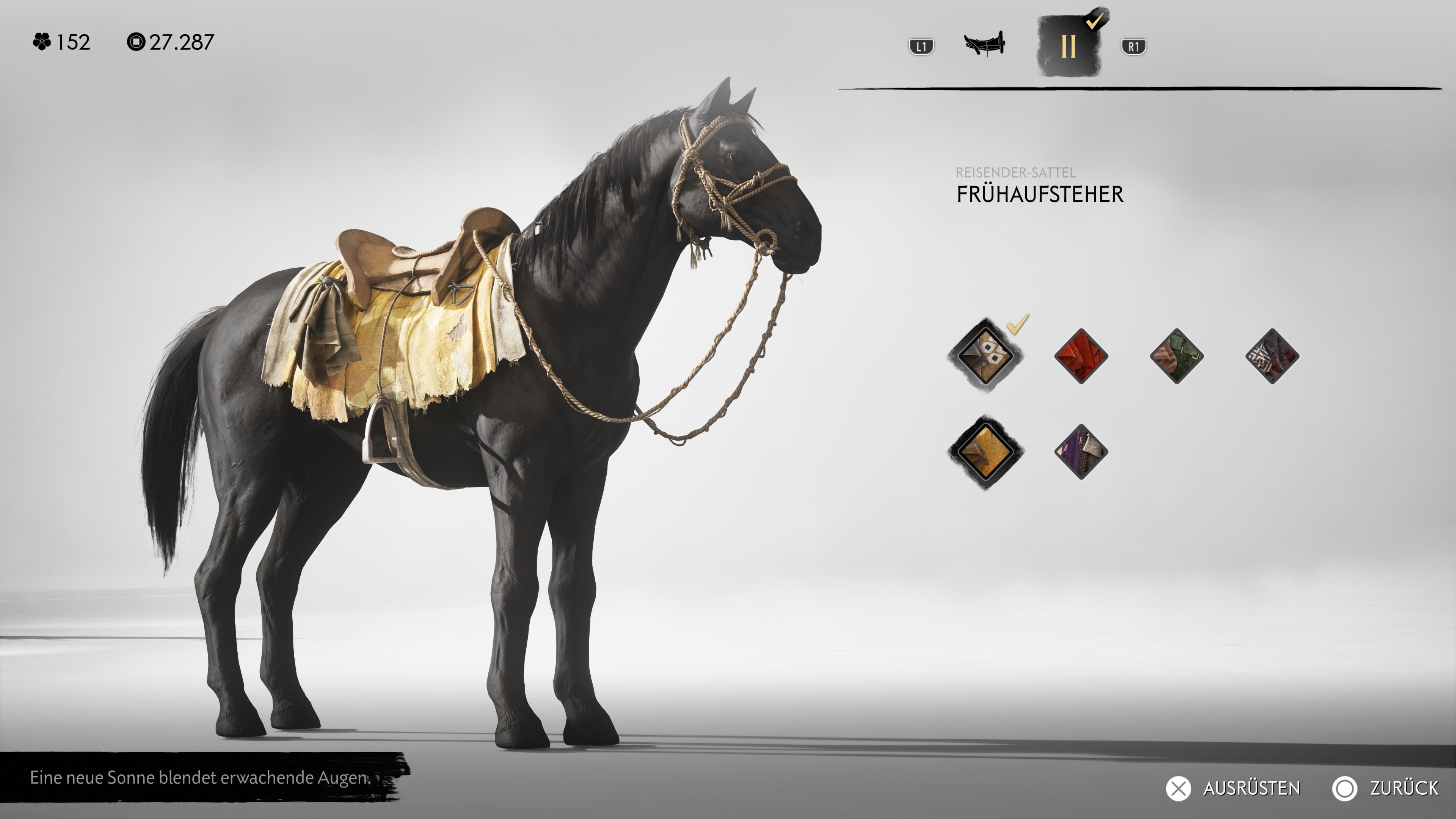
Task: Pick the purple and grey saddle dye
Action: point(1081,452)
